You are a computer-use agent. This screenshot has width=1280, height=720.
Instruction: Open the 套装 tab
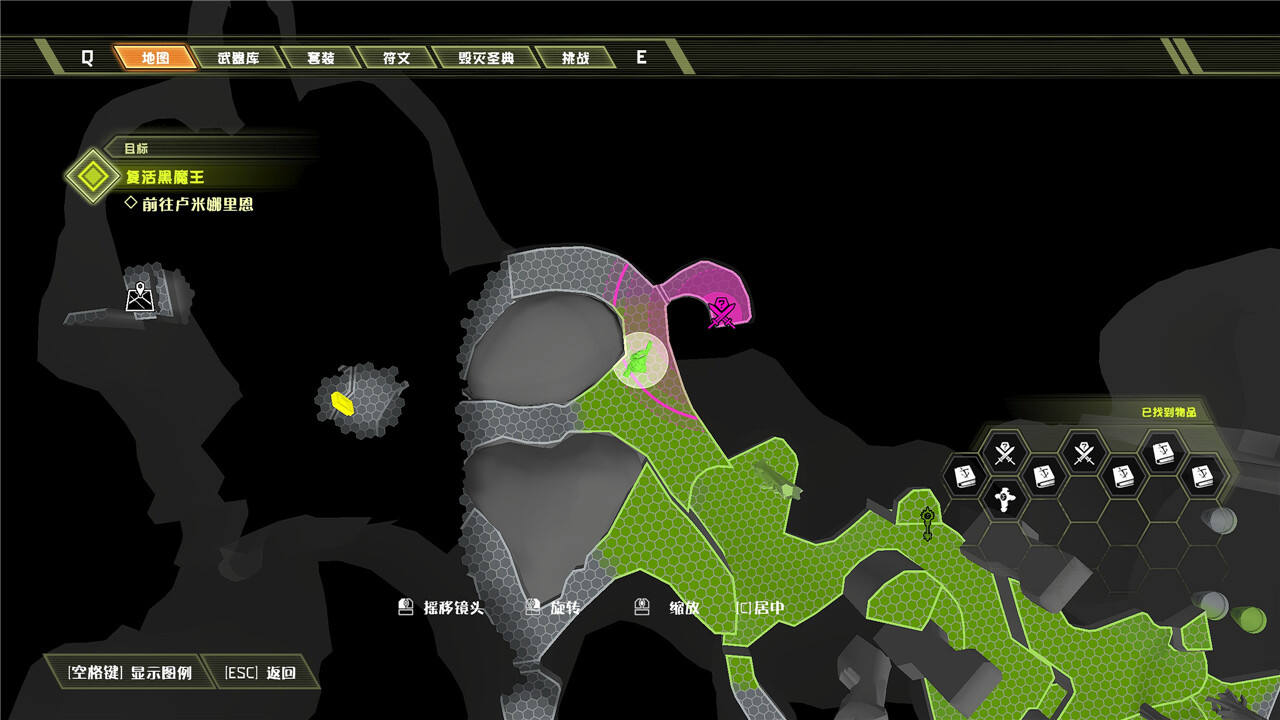320,58
